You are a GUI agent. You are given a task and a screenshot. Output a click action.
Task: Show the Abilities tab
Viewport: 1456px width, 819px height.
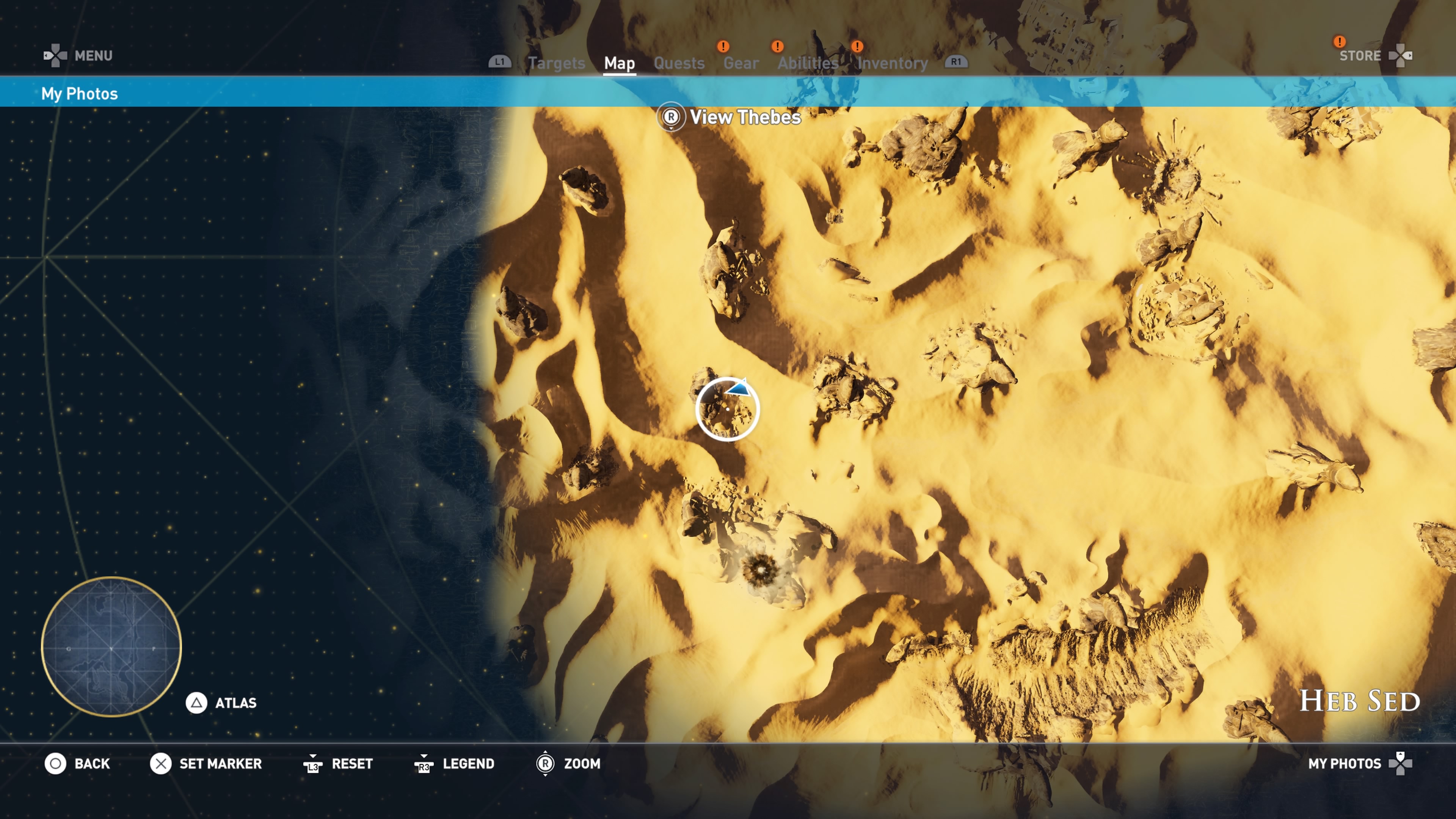(x=808, y=63)
